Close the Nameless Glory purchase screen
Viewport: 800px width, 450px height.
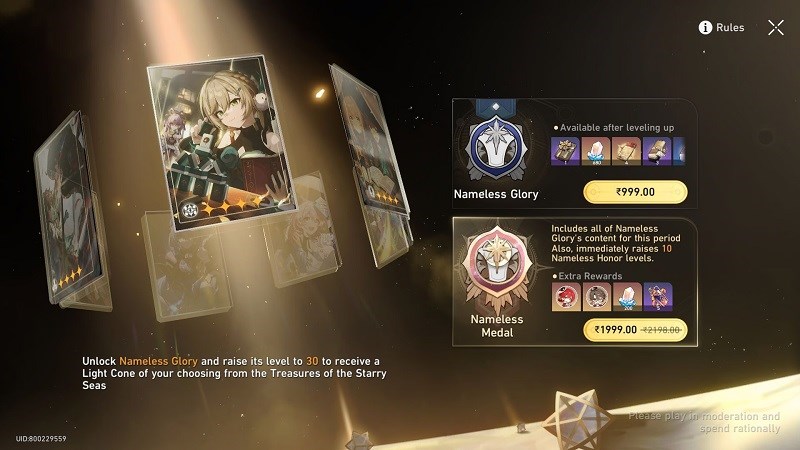(x=775, y=27)
